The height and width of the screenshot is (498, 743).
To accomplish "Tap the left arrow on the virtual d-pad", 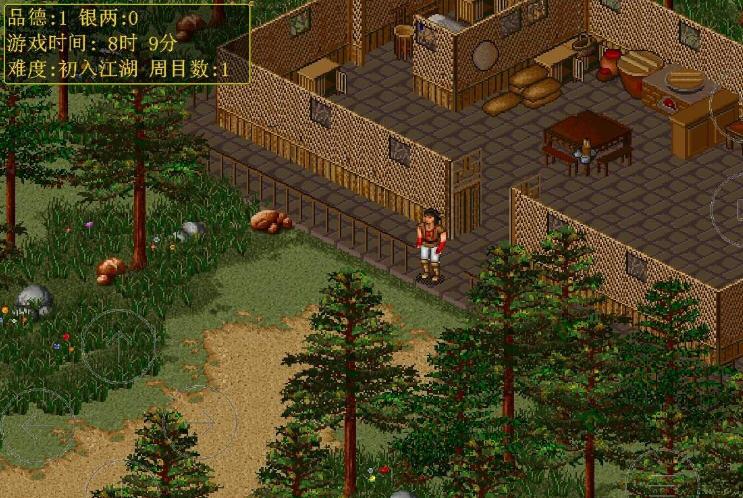I will click(x=38, y=424).
